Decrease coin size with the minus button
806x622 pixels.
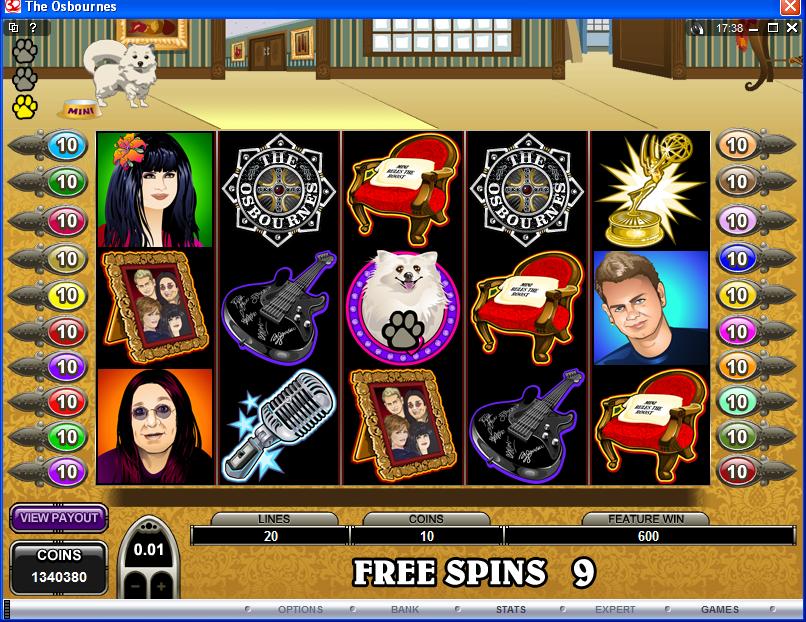tap(137, 585)
